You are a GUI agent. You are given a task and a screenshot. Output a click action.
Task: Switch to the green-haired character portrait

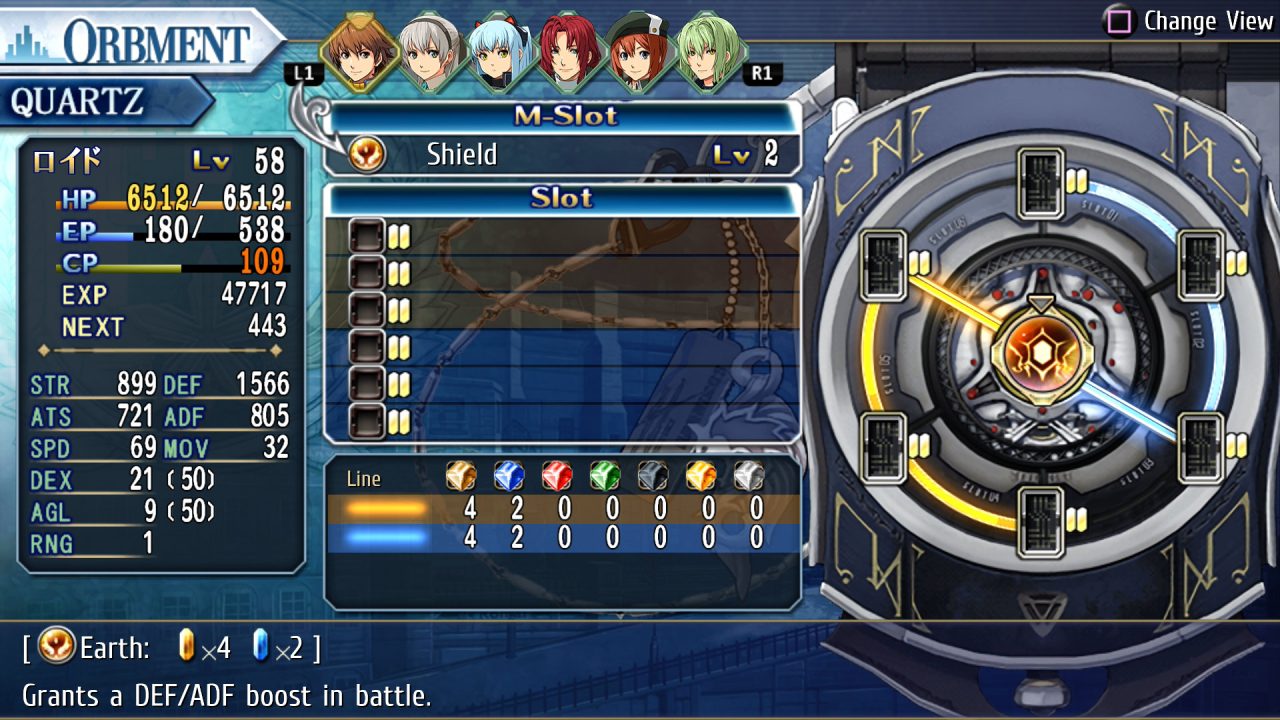click(708, 51)
